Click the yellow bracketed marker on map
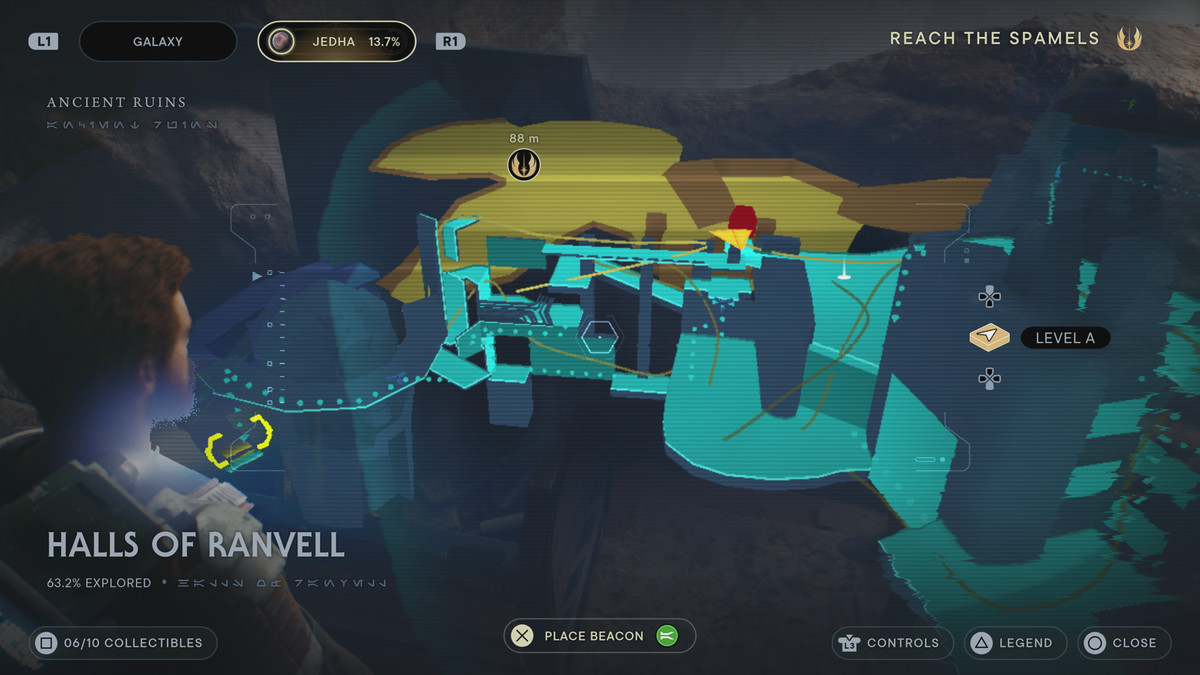The height and width of the screenshot is (675, 1200). coord(240,440)
